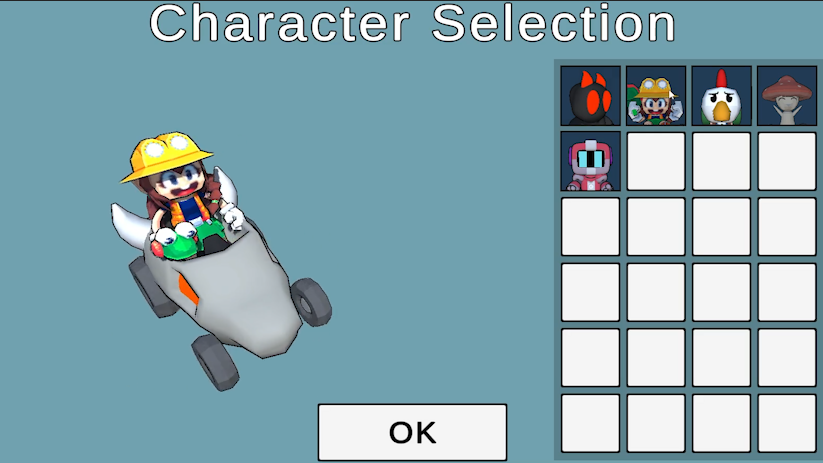The height and width of the screenshot is (463, 823).
Task: Choose the yellow hard-hat girl portrait
Action: pos(656,96)
